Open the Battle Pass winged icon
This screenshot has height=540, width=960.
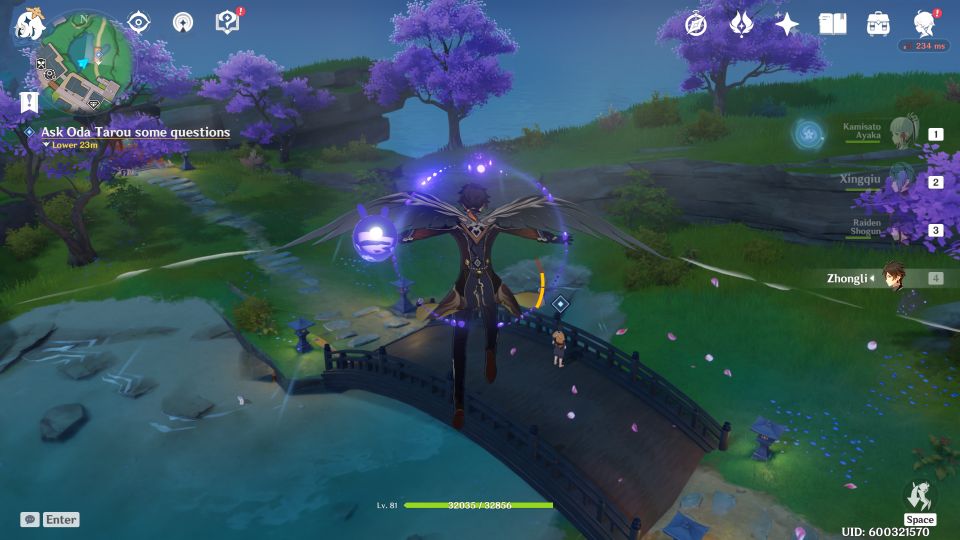tap(741, 24)
